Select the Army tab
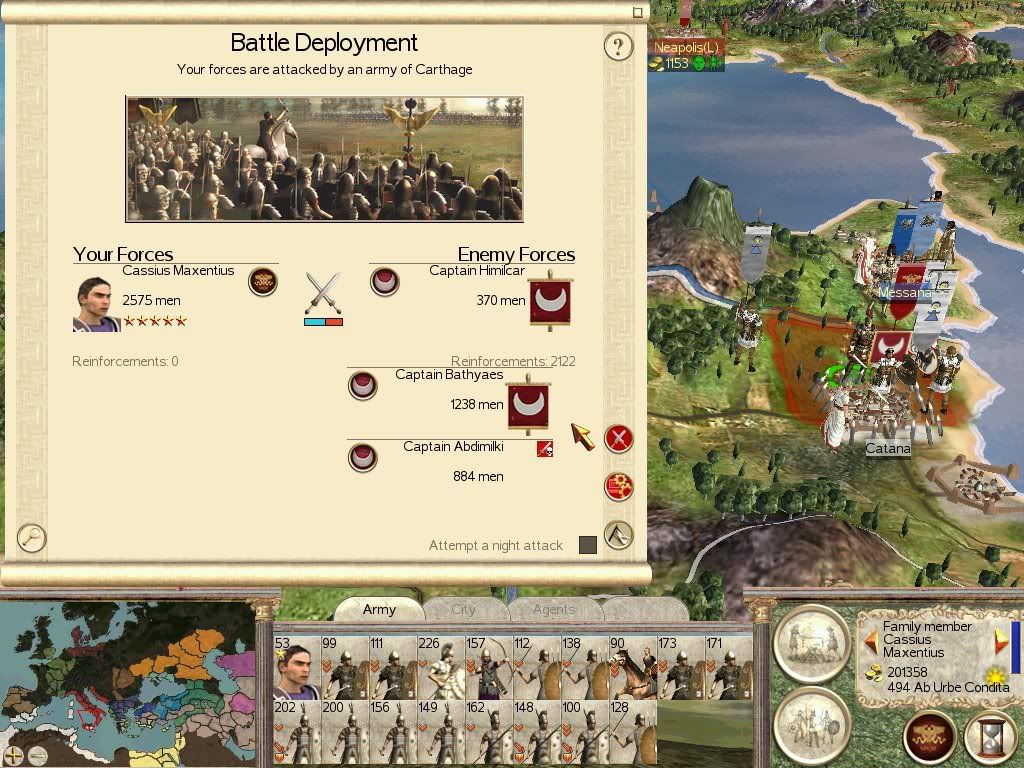The height and width of the screenshot is (768, 1024). point(379,609)
